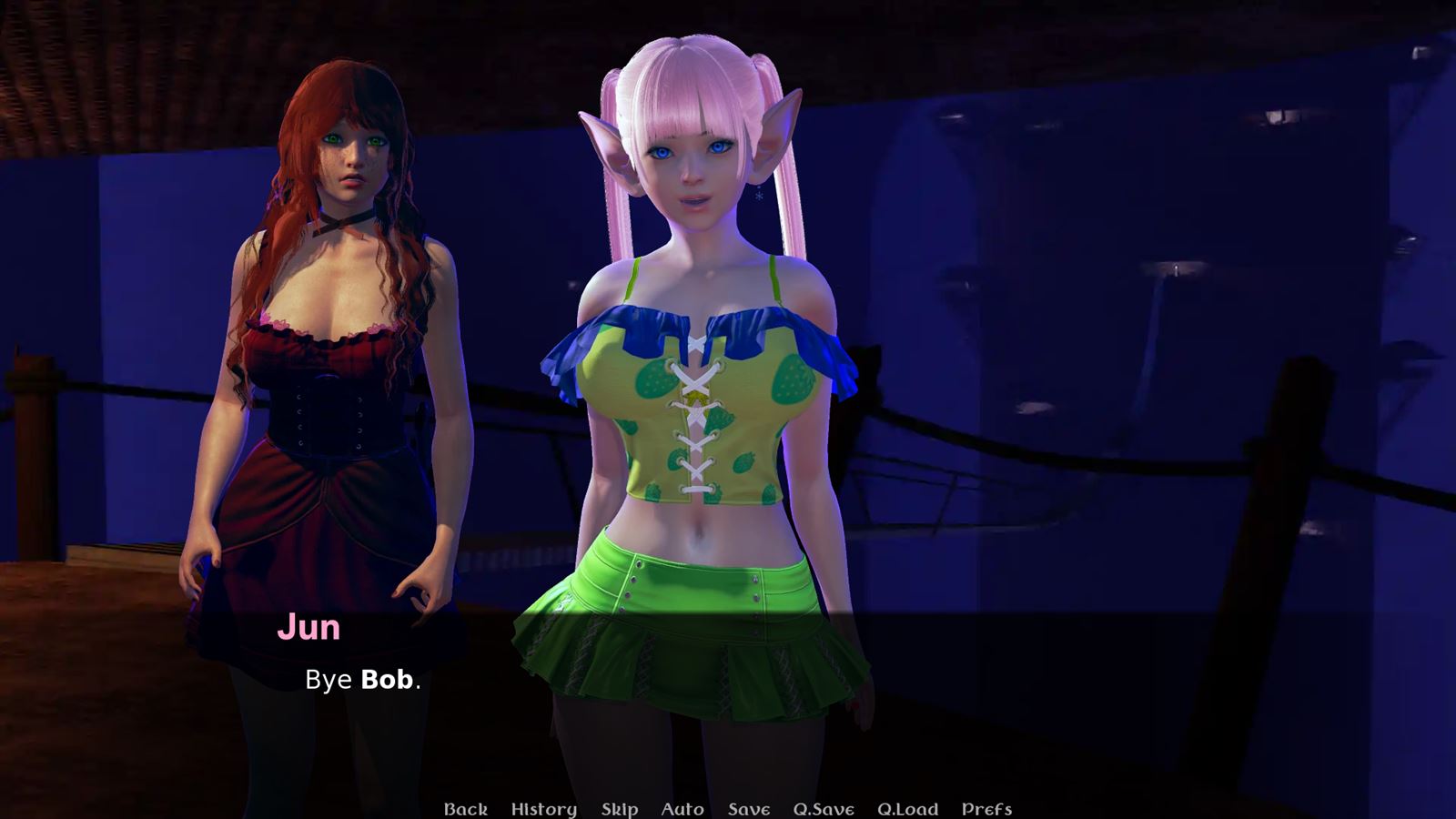Viewport: 1456px width, 819px height.
Task: Adjust game options through Prefs
Action: click(x=987, y=808)
